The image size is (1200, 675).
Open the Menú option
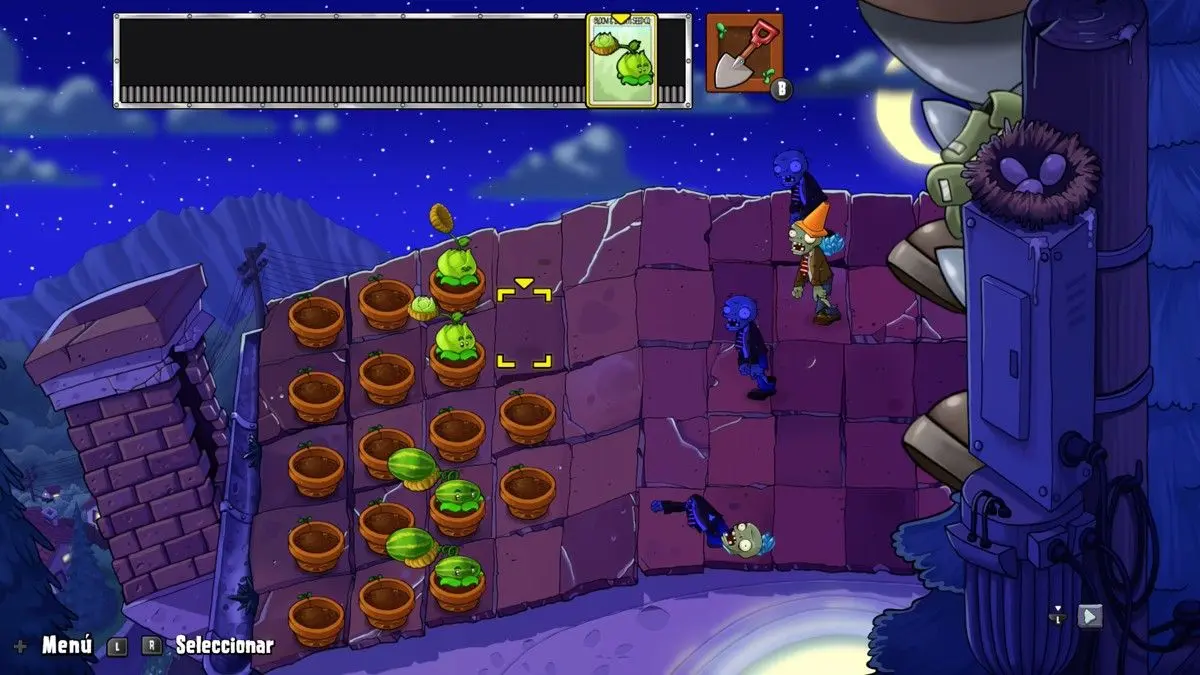point(67,645)
